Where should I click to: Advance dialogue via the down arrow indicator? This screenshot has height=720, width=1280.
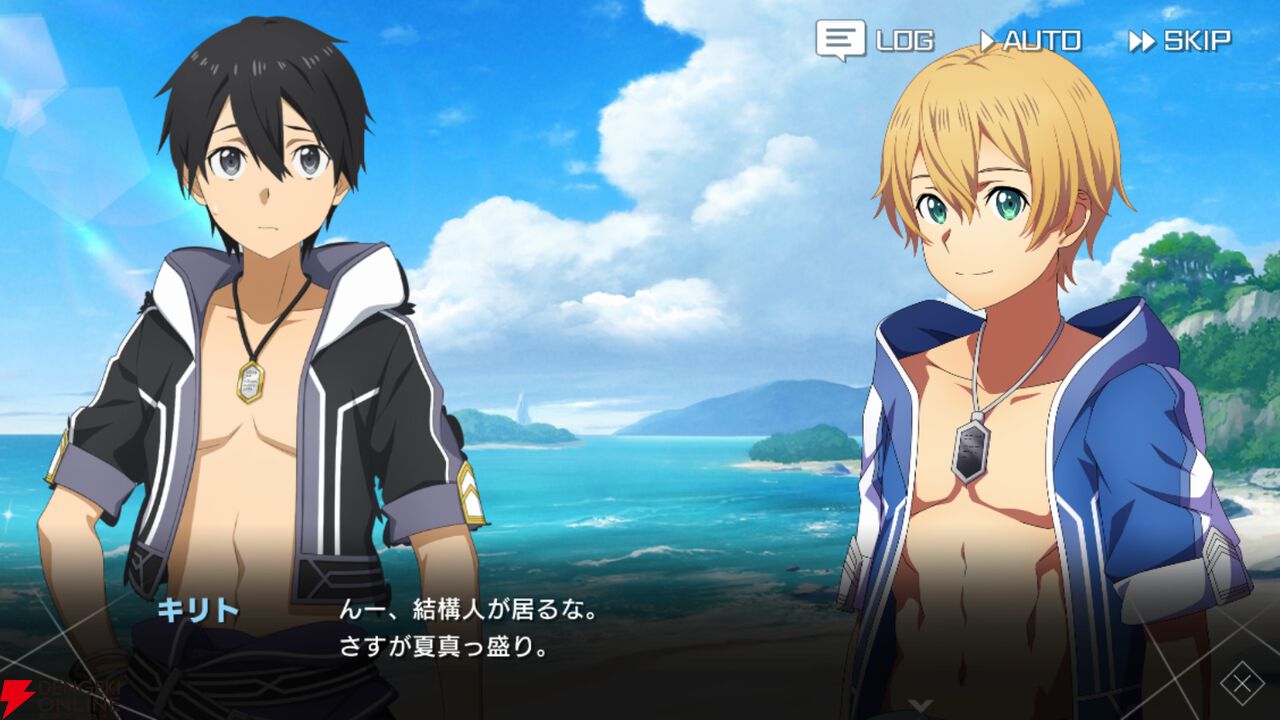(x=920, y=707)
